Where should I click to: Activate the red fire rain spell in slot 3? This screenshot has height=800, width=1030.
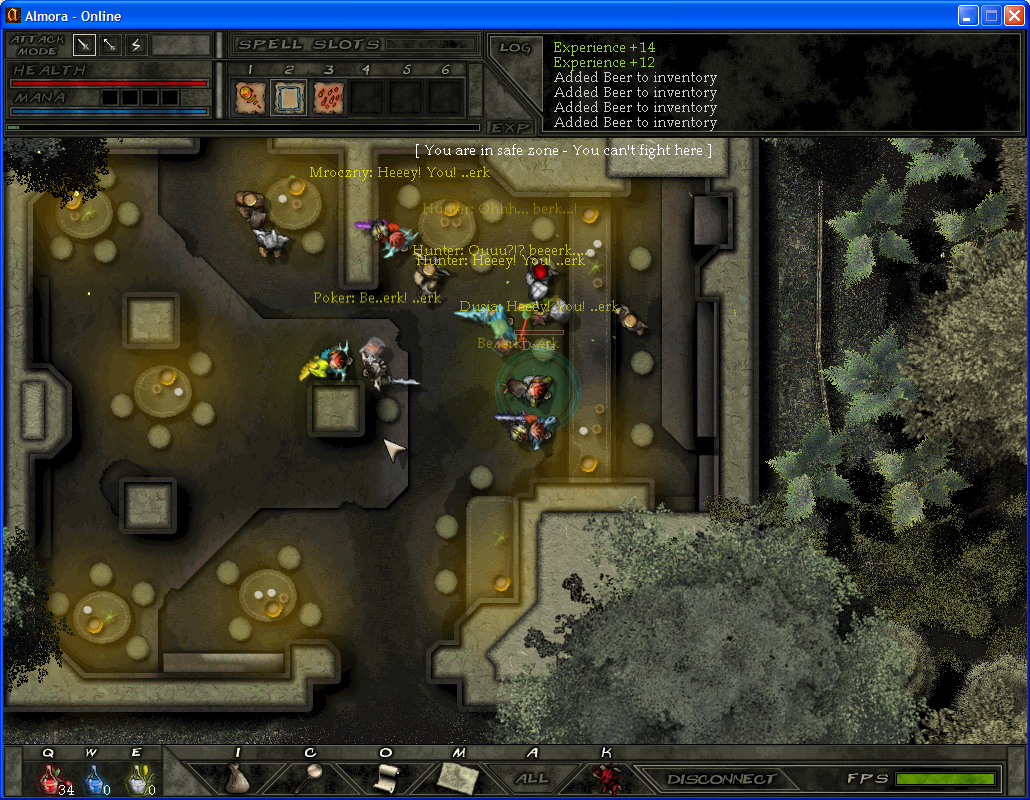click(x=329, y=97)
